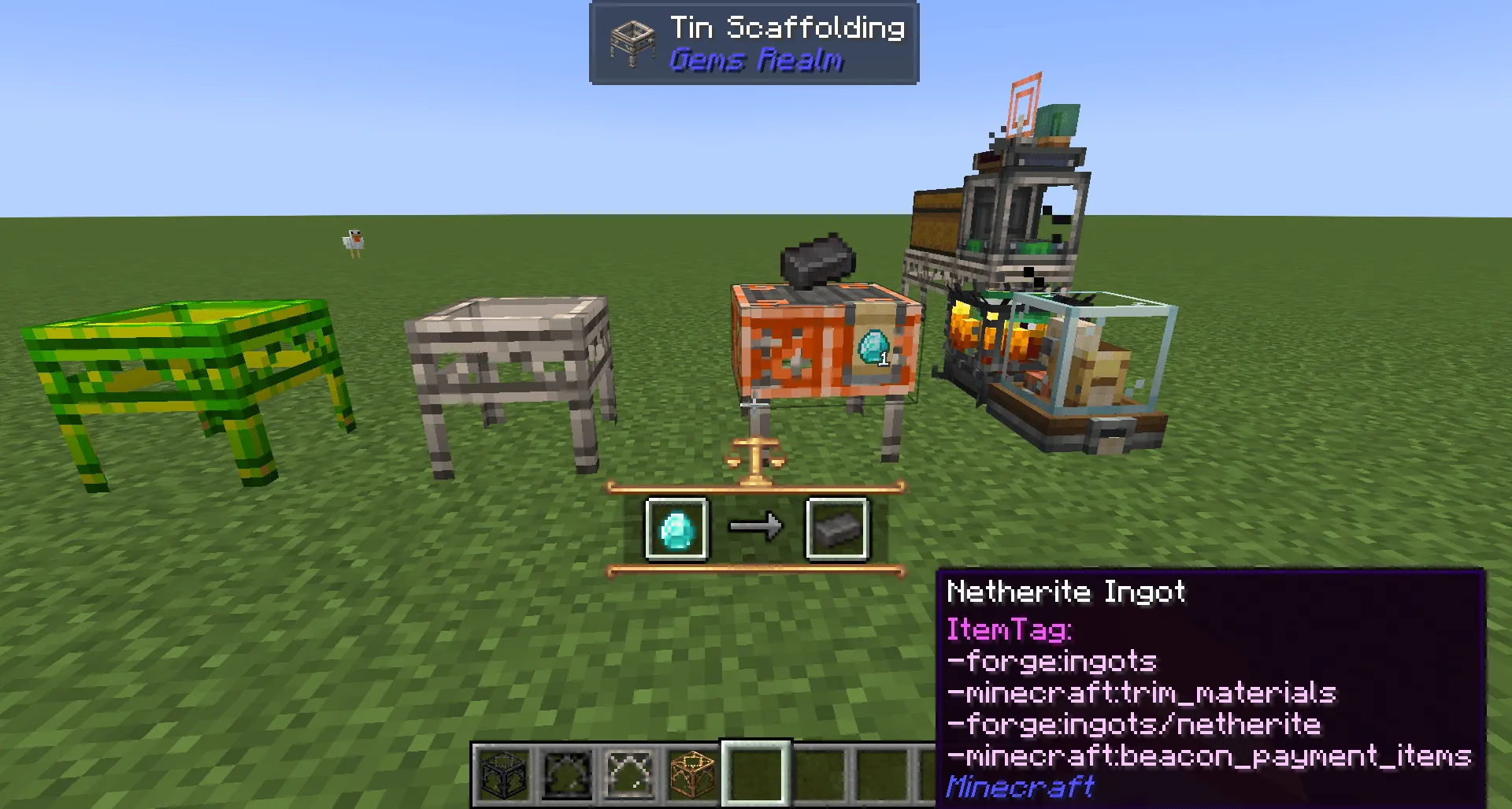Click the gray arrow between recipe slots
1512x809 pixels.
(757, 526)
